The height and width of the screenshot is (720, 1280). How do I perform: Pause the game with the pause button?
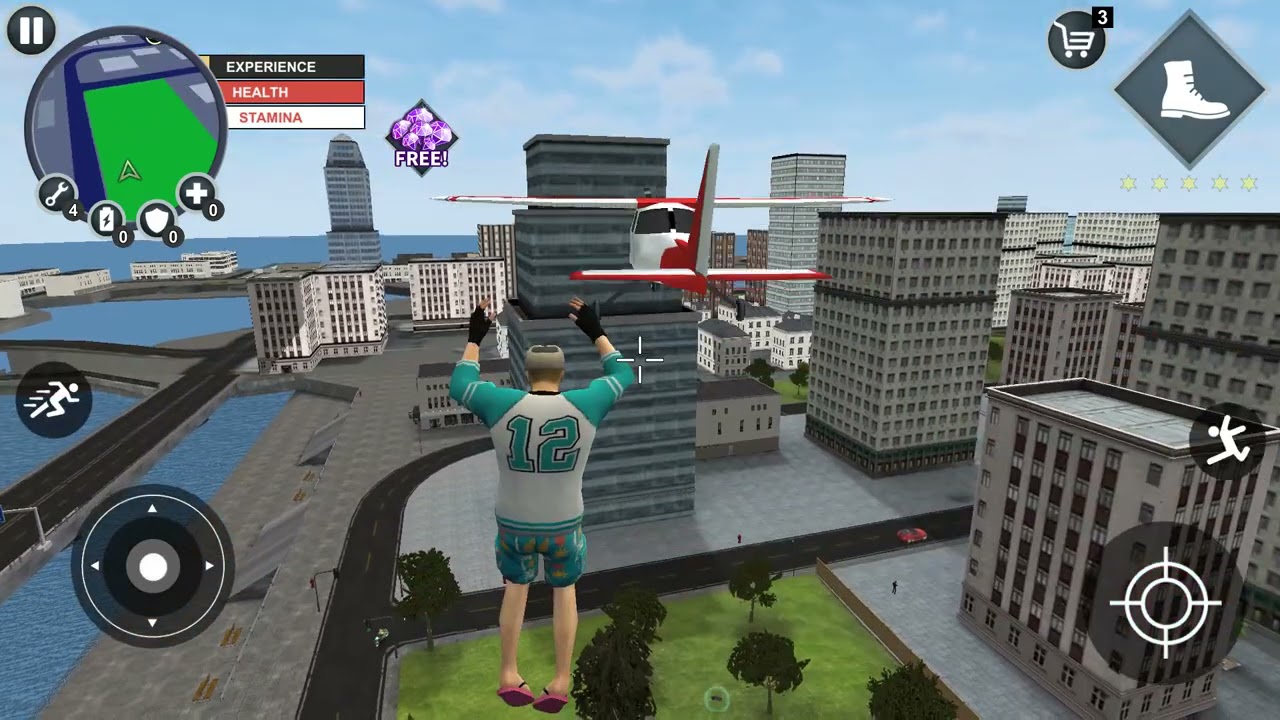pos(31,30)
